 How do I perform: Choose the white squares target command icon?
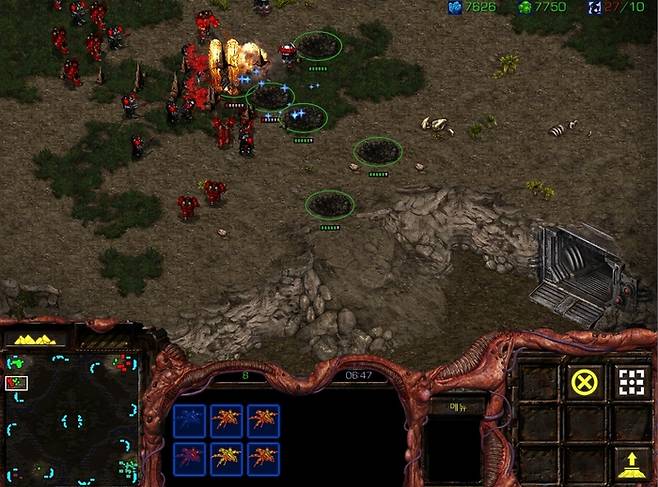coord(630,380)
